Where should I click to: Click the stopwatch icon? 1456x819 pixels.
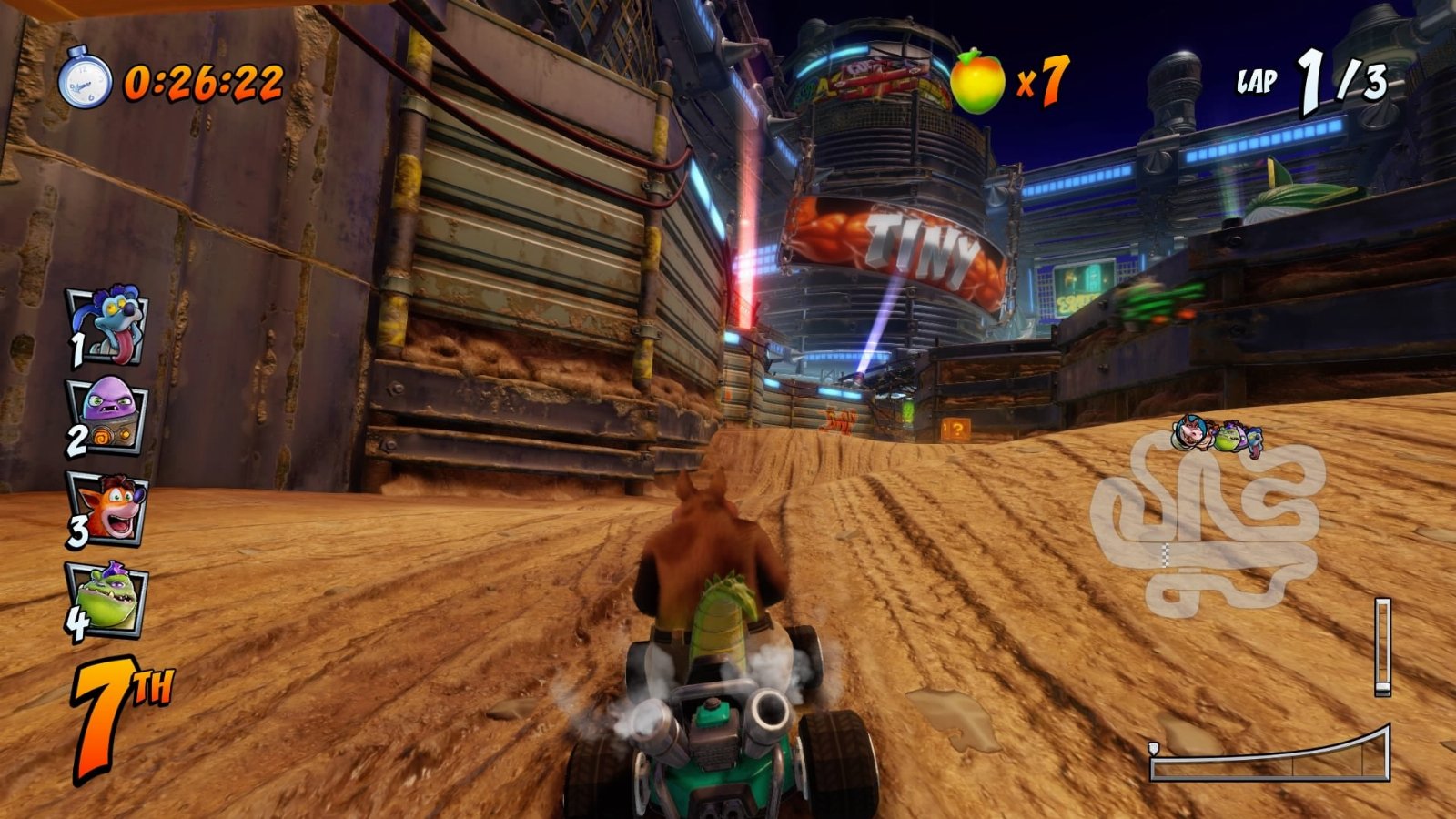click(x=85, y=81)
